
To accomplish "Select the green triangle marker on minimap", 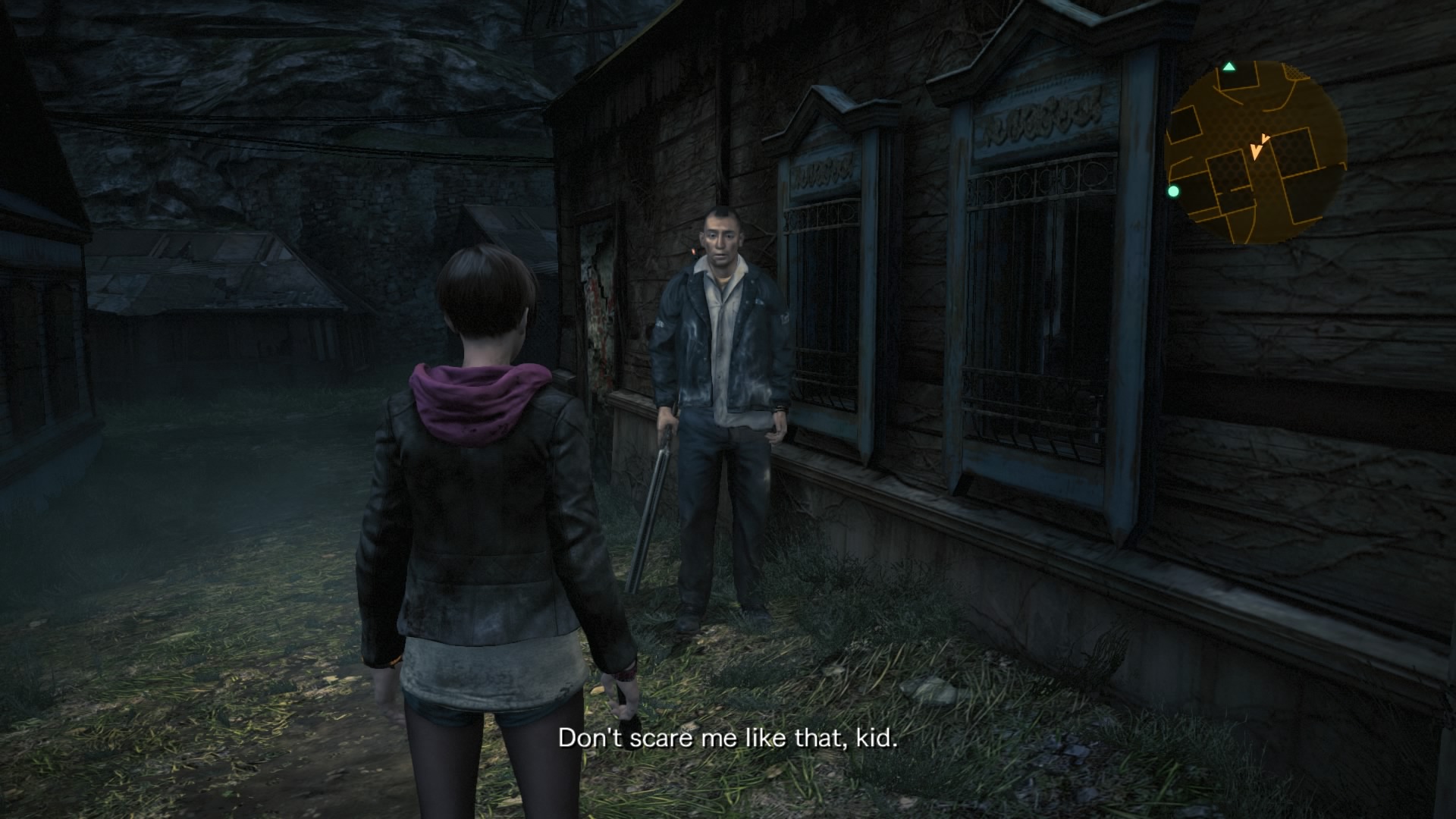I will [1229, 67].
